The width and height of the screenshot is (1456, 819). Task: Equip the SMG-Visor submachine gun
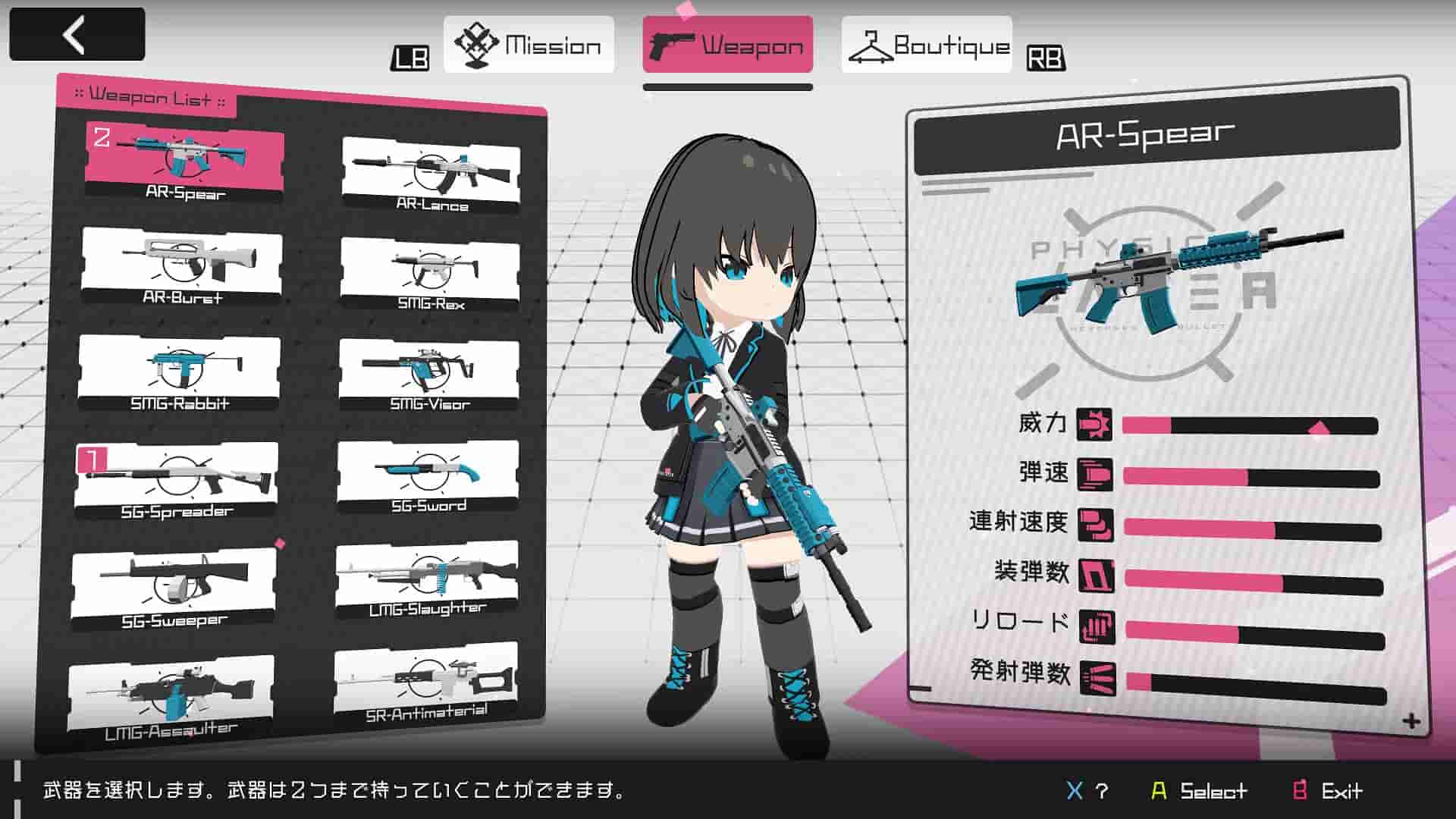click(x=429, y=374)
